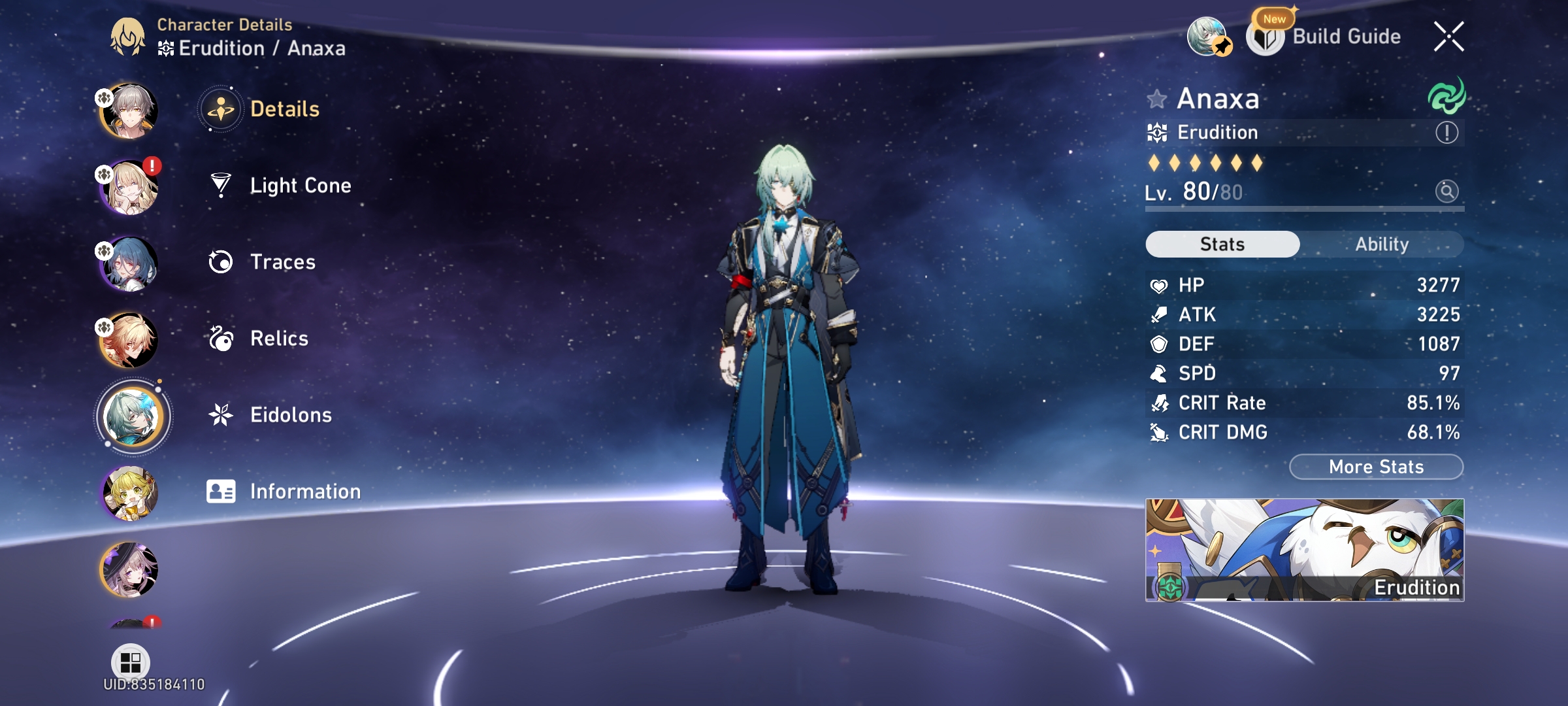Image resolution: width=1568 pixels, height=706 pixels.
Task: Select the Traces swirl icon
Action: click(221, 261)
